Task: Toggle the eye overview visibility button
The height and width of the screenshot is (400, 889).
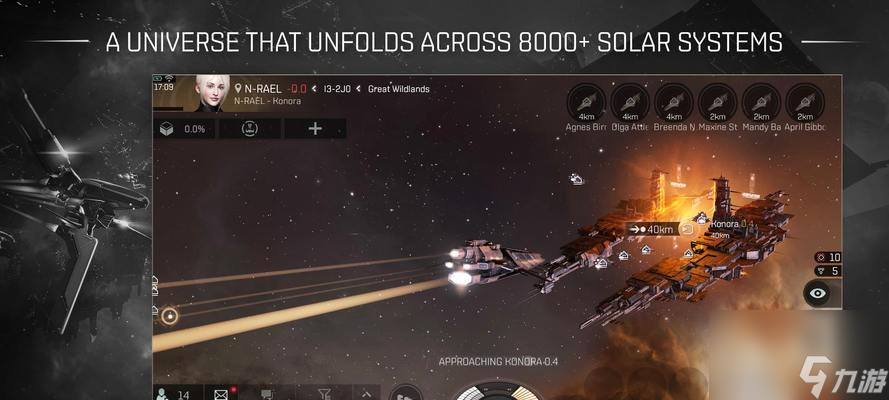Action: pos(818,293)
